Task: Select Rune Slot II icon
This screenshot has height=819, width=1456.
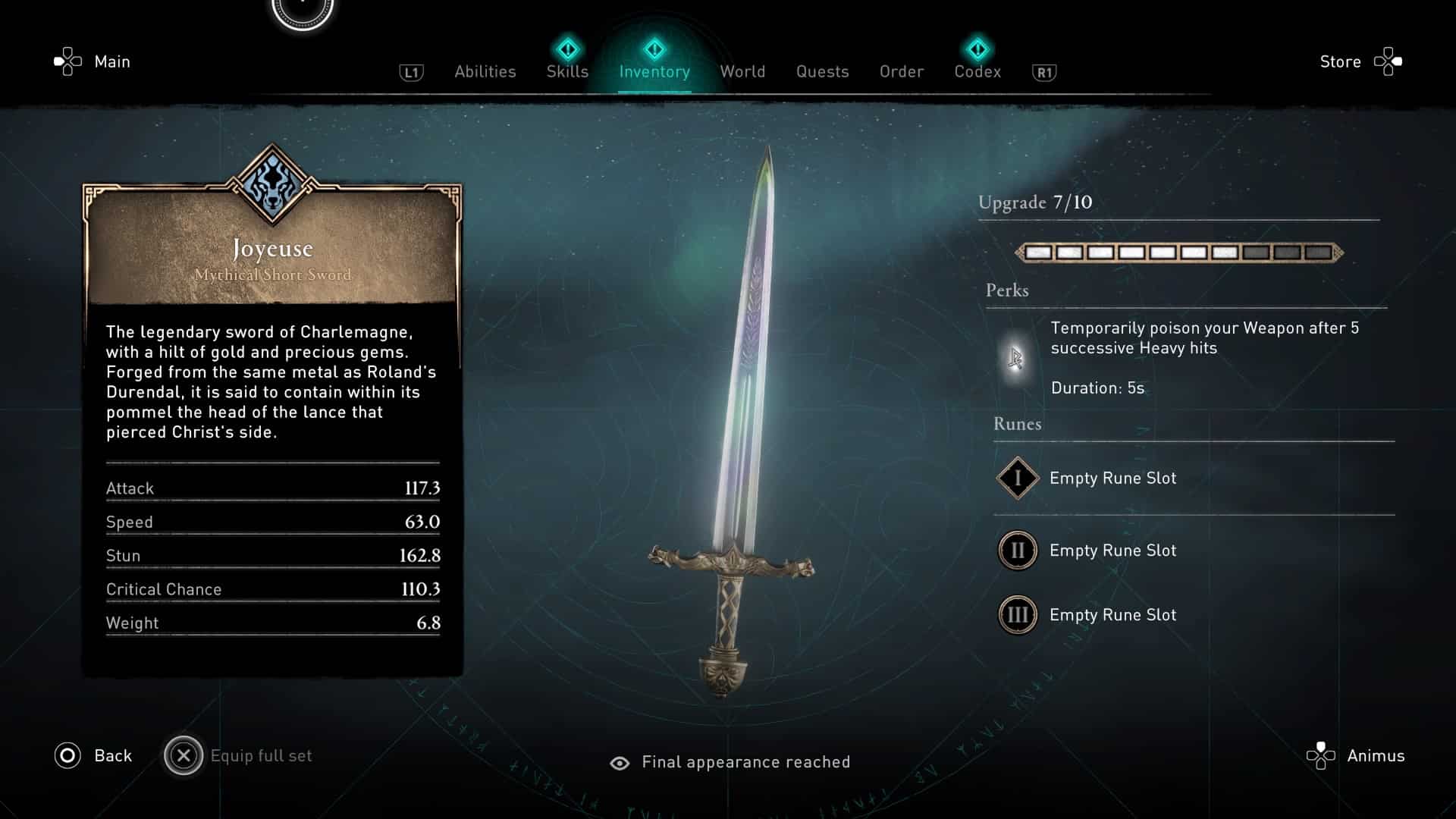Action: pyautogui.click(x=1017, y=551)
